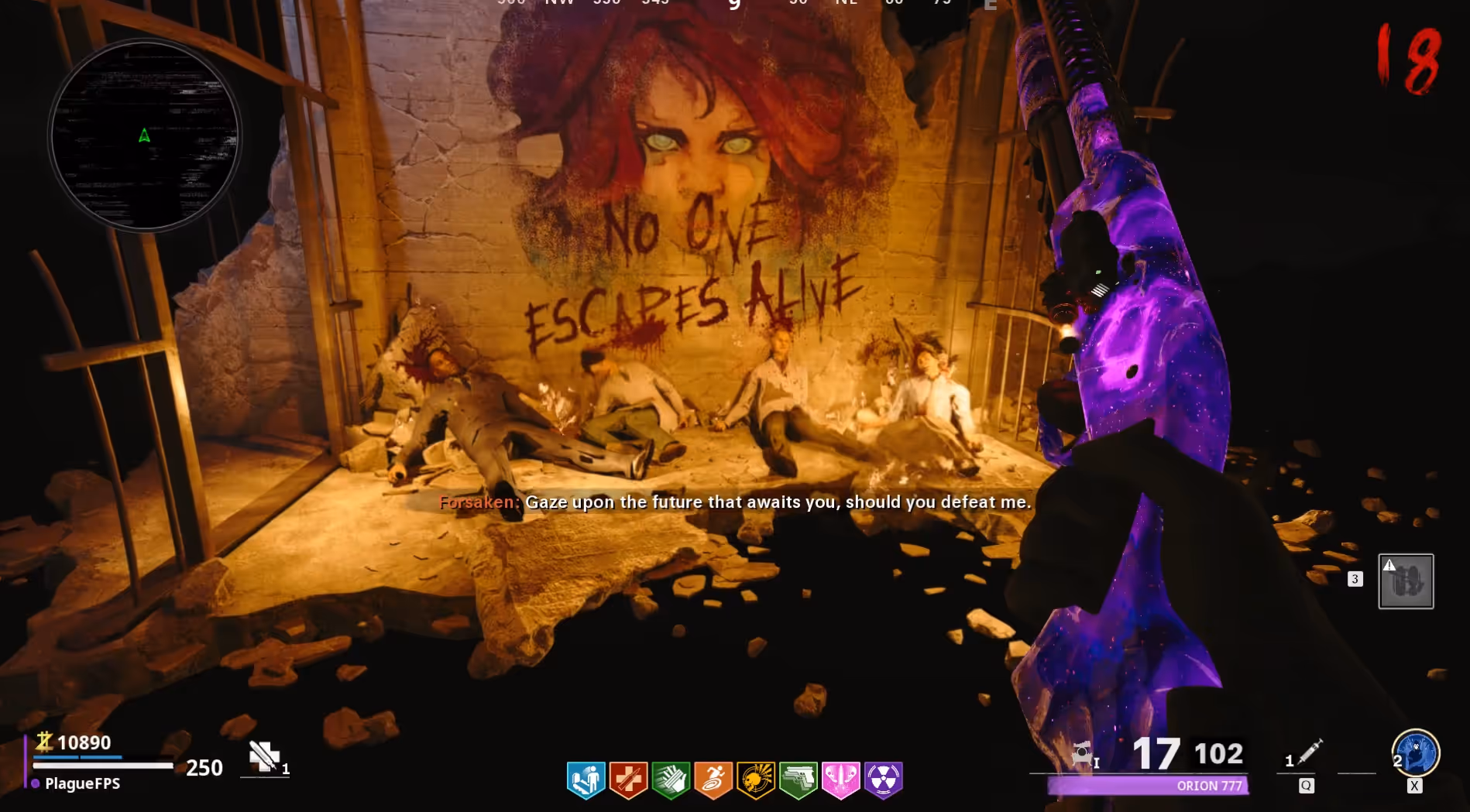Screen dimensions: 1470x812
Task: Select the Mule Kick pistols perk icon
Action: pyautogui.click(x=799, y=779)
